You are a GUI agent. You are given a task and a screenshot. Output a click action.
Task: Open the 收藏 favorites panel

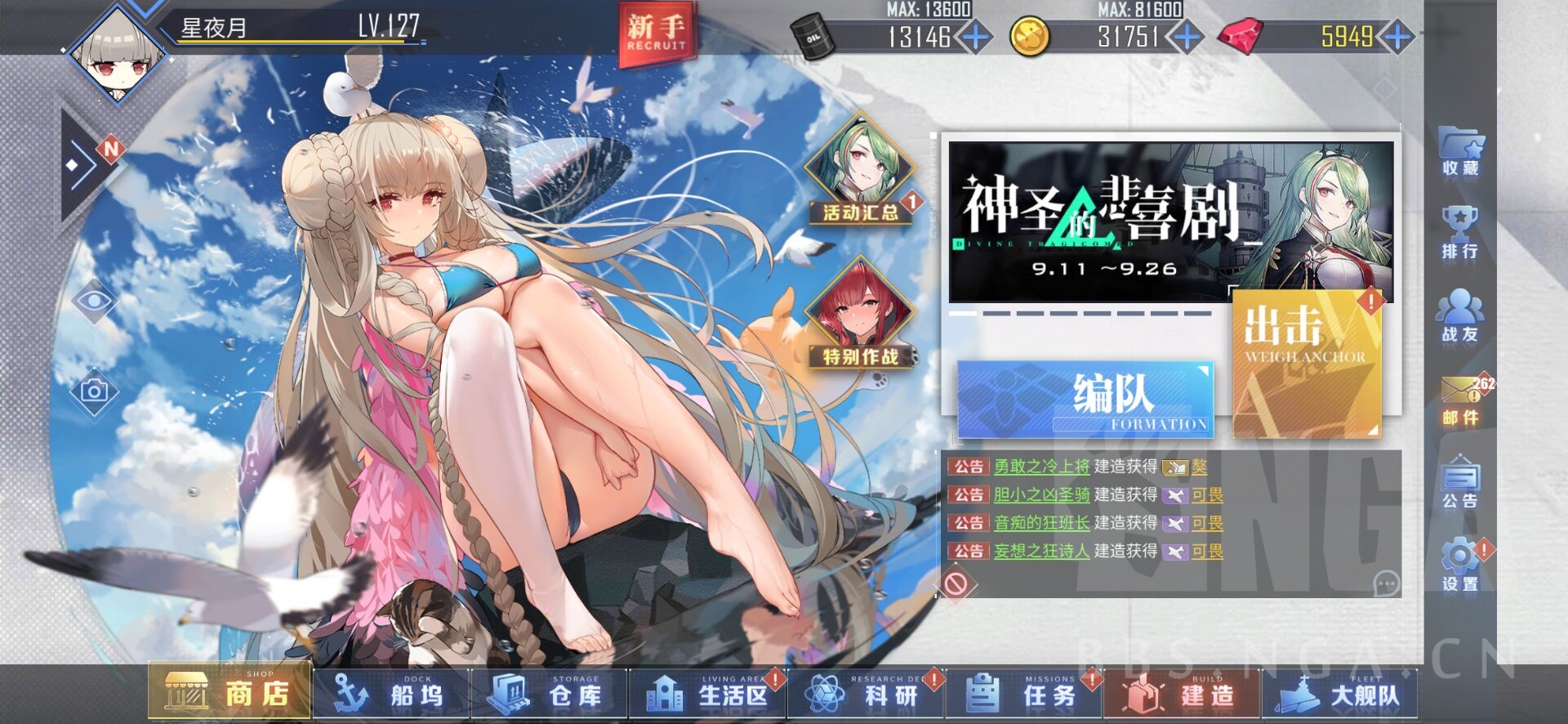(1461, 155)
